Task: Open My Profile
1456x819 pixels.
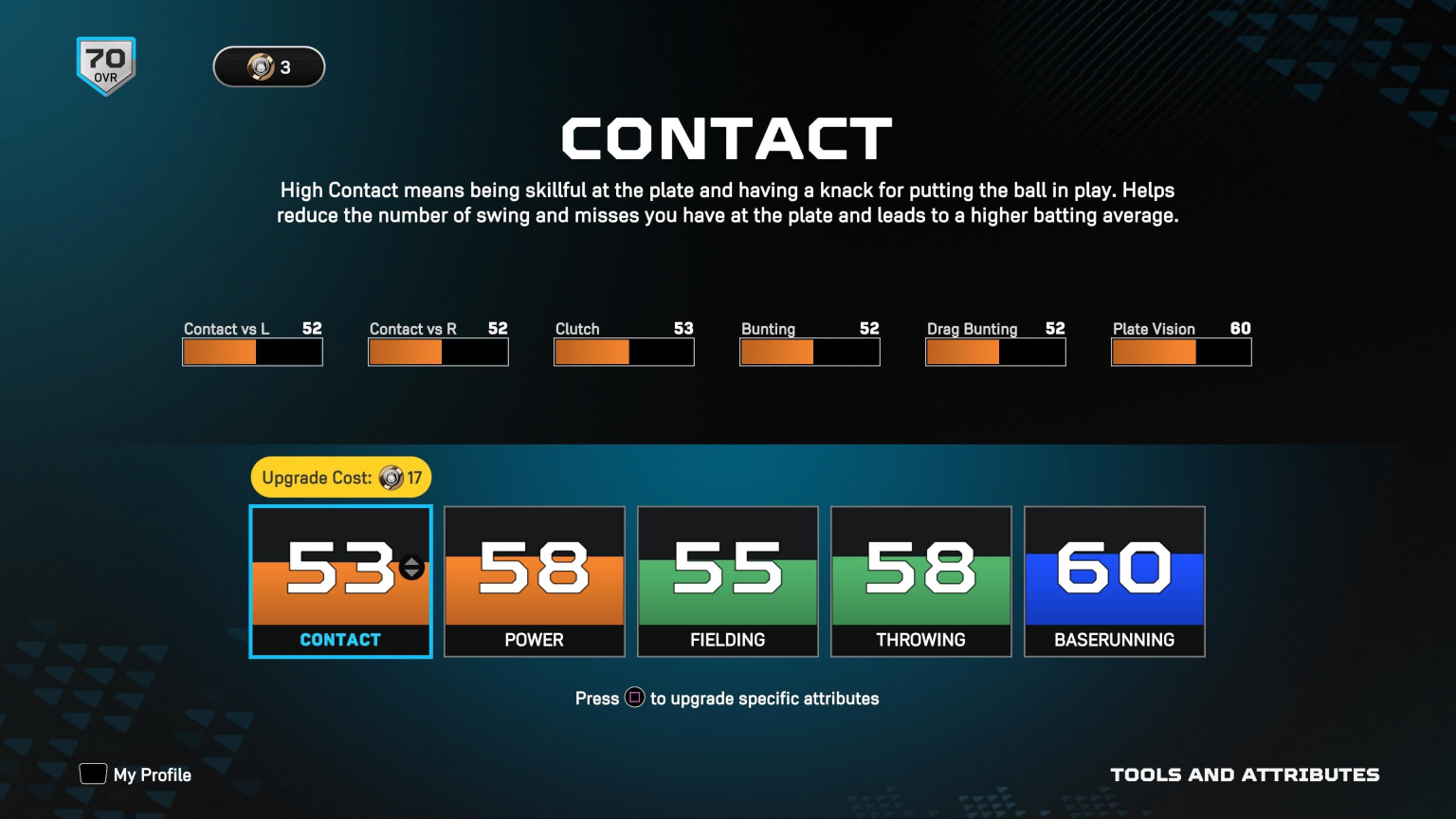Action: pos(152,774)
